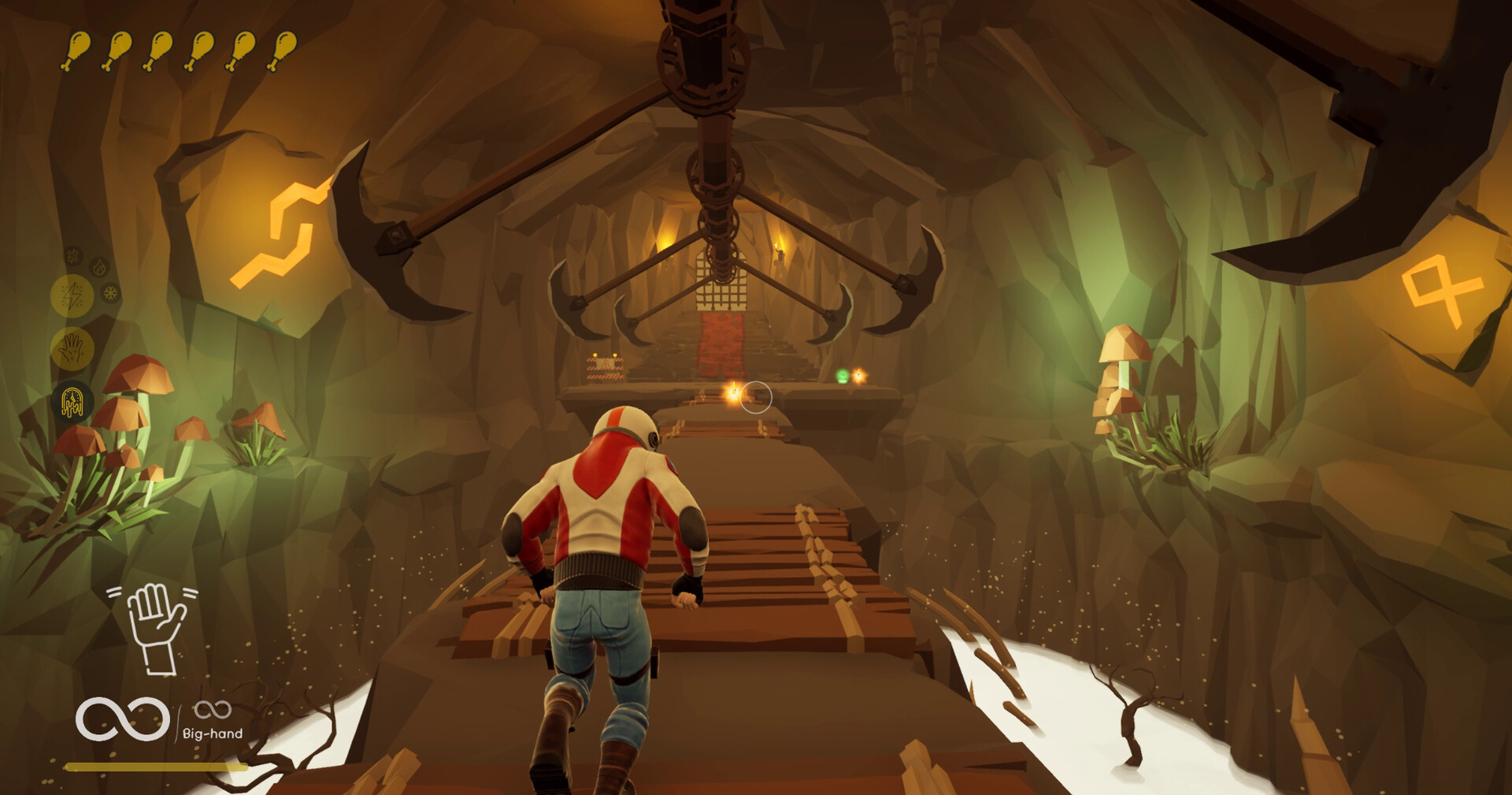This screenshot has width=1512, height=795.
Task: Enable the snowflake frost ability
Action: point(110,292)
